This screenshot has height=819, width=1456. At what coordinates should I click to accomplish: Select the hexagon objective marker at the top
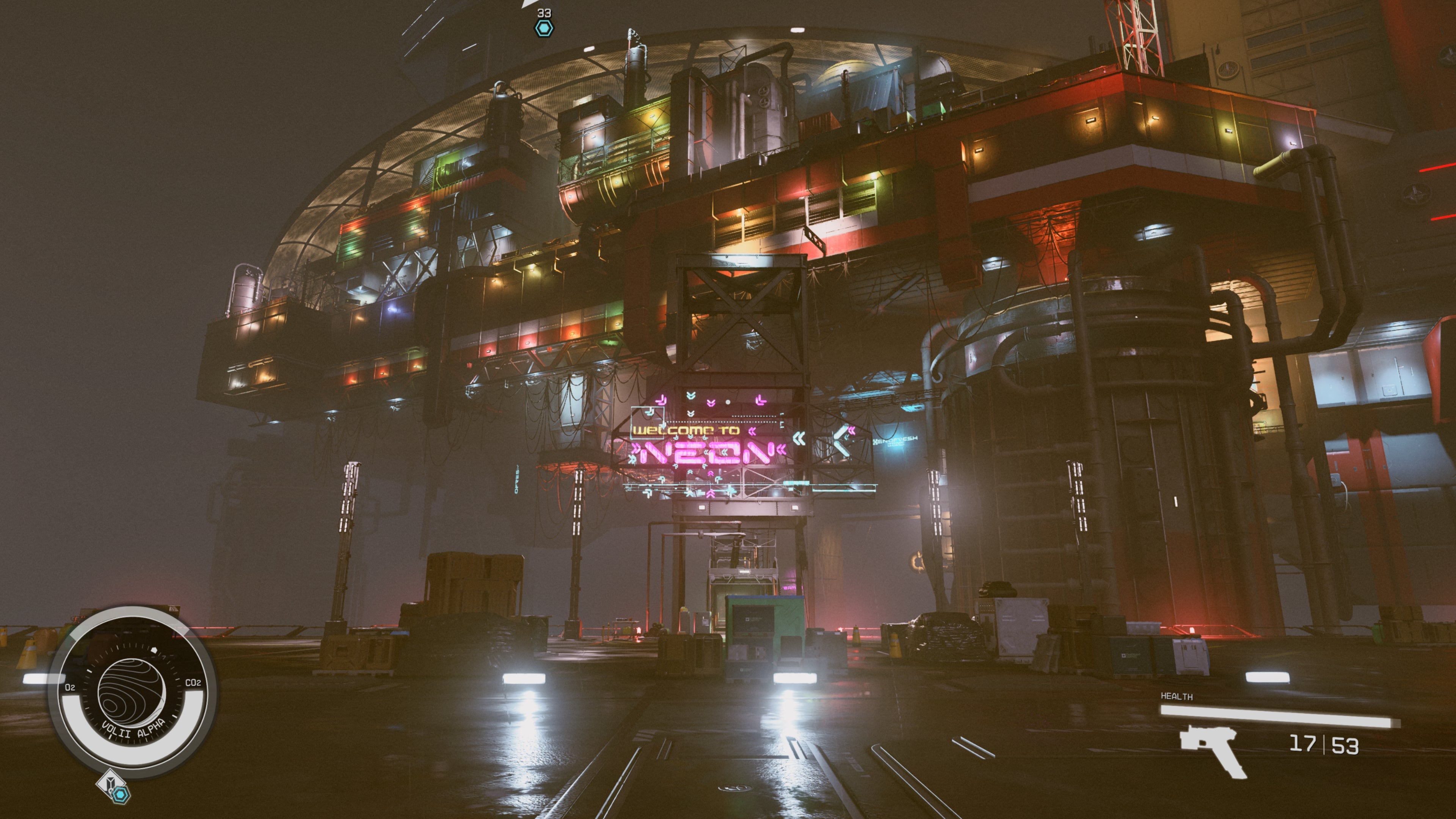(544, 28)
